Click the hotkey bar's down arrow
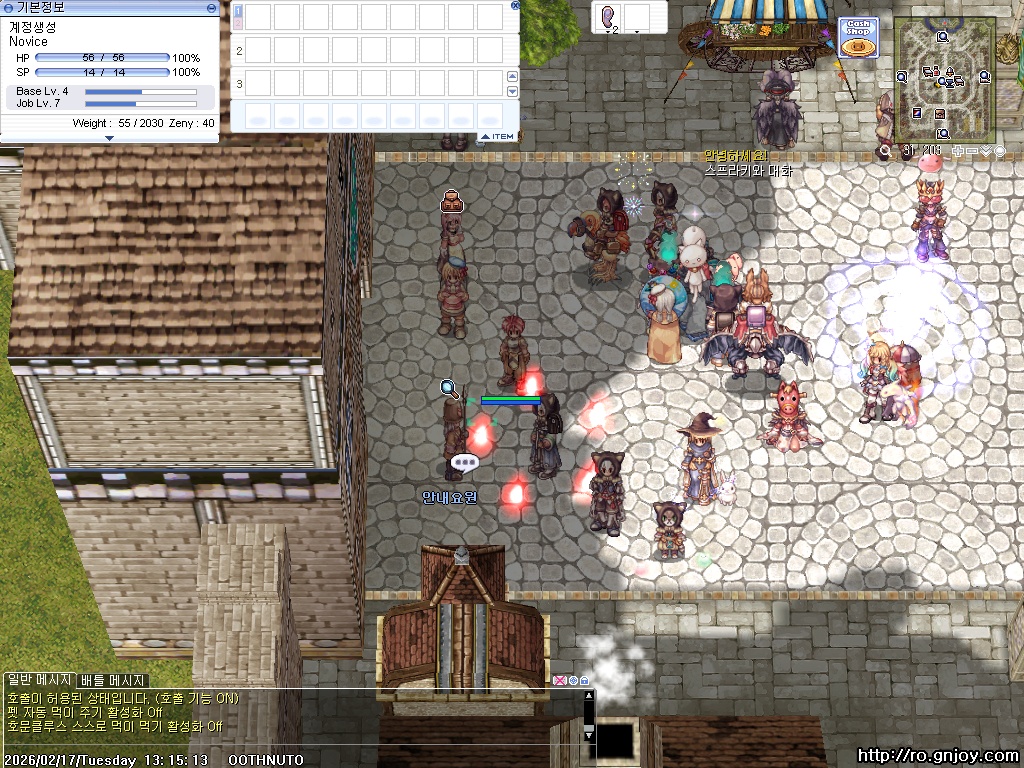The image size is (1024, 768). [x=512, y=91]
